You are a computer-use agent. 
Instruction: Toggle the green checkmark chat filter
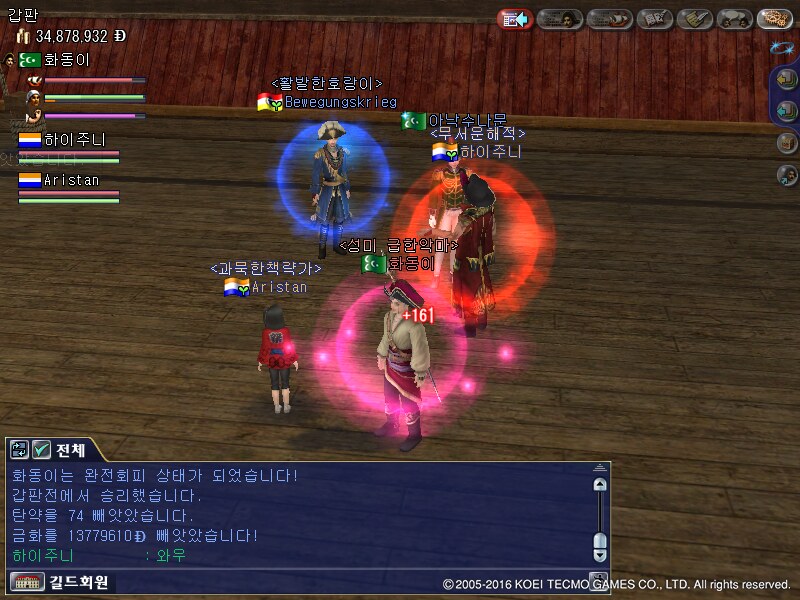pyautogui.click(x=42, y=450)
